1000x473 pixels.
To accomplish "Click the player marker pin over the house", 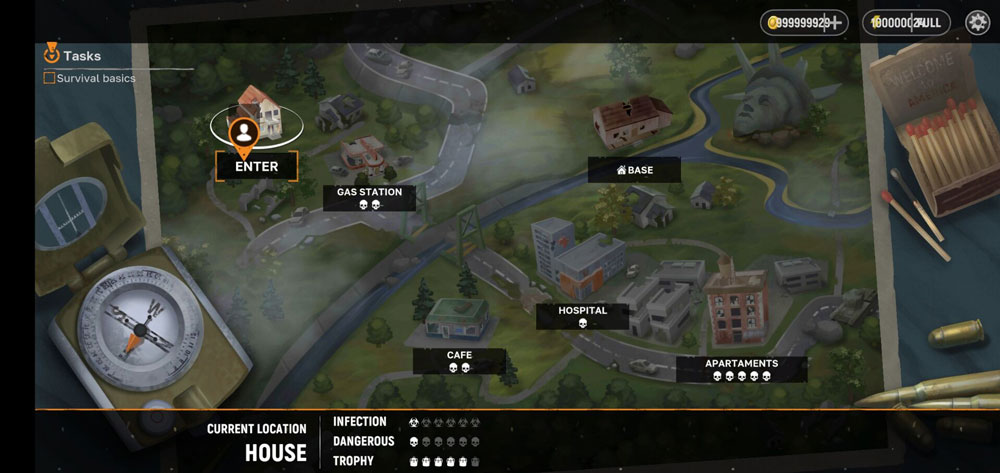I will tap(242, 132).
